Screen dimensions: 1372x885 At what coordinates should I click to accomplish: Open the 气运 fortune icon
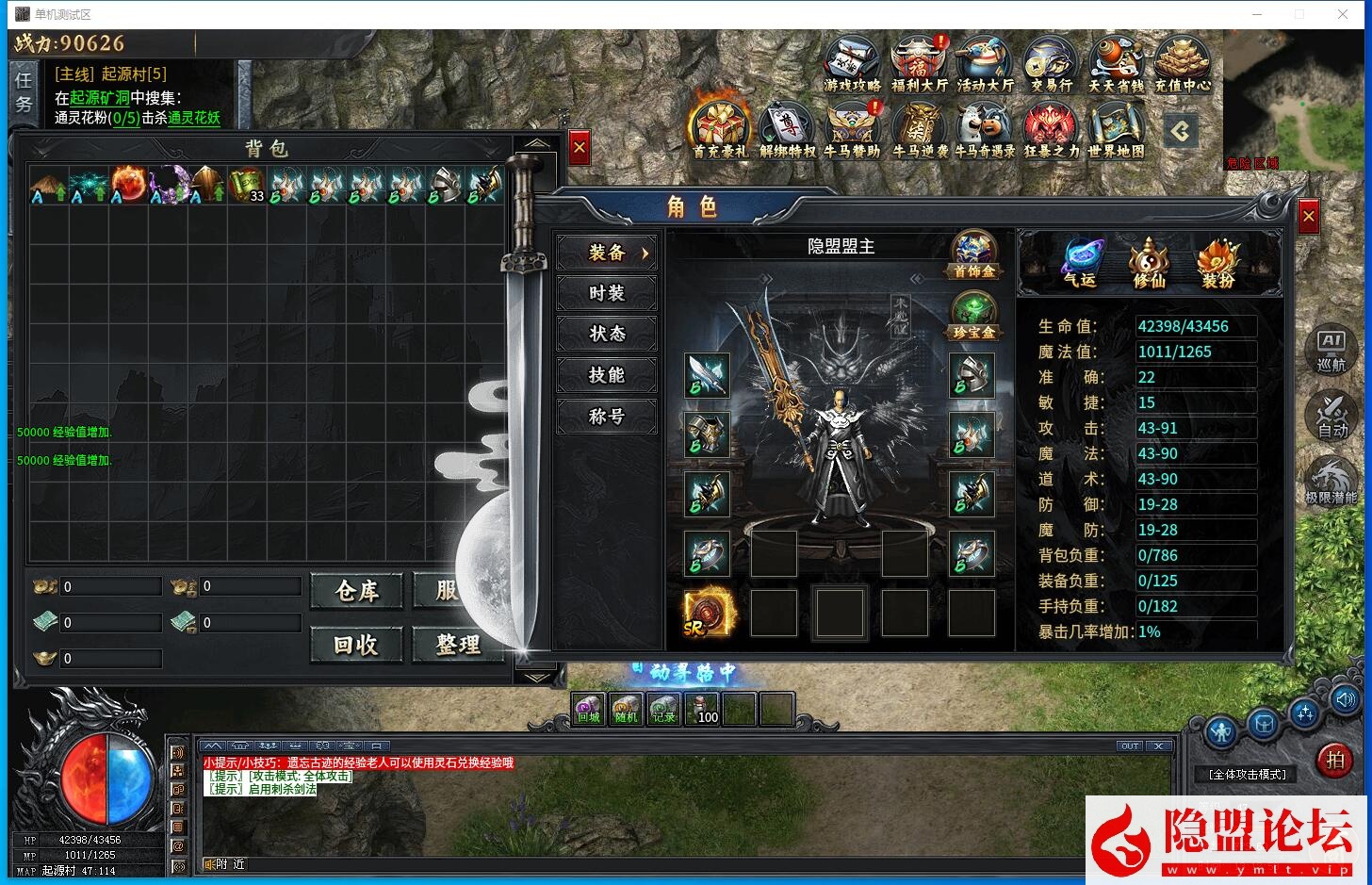coord(1081,263)
